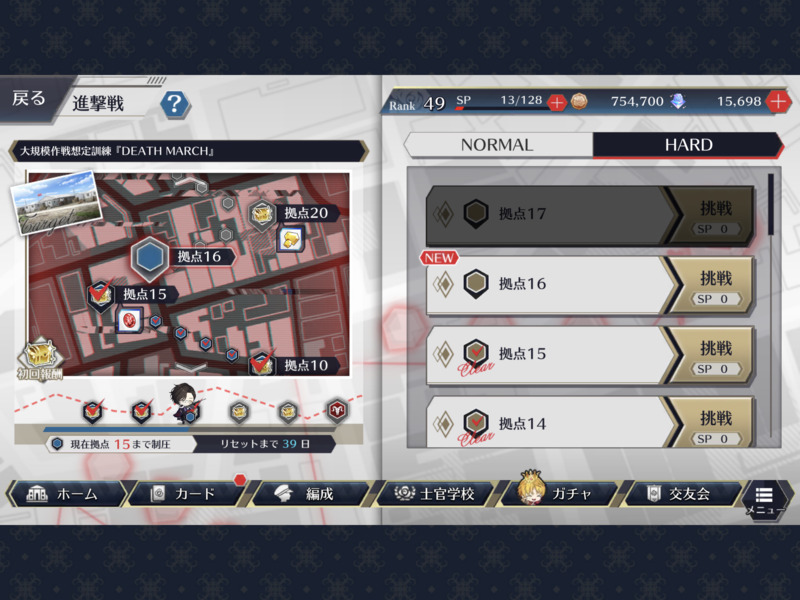Challenge 拠点16 with its 挑戦 button
This screenshot has height=600, width=800.
[x=716, y=285]
